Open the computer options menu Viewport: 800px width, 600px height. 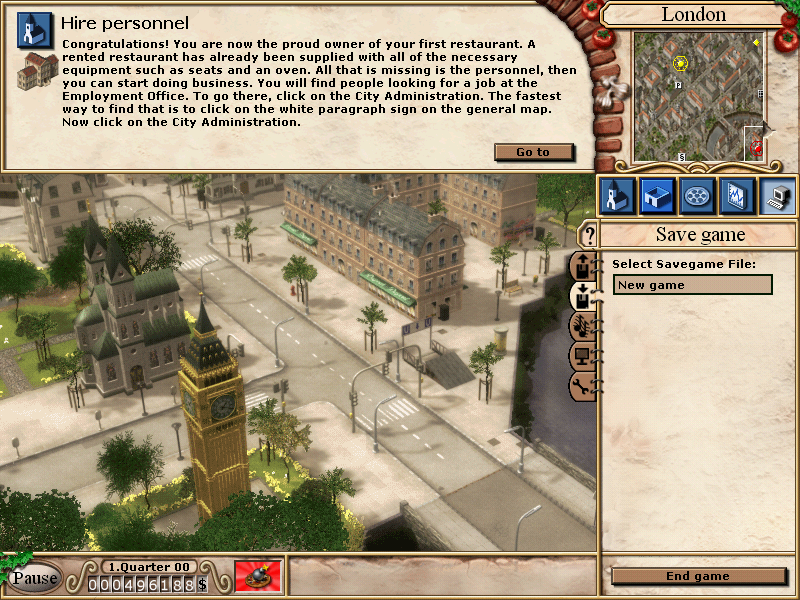pos(777,195)
